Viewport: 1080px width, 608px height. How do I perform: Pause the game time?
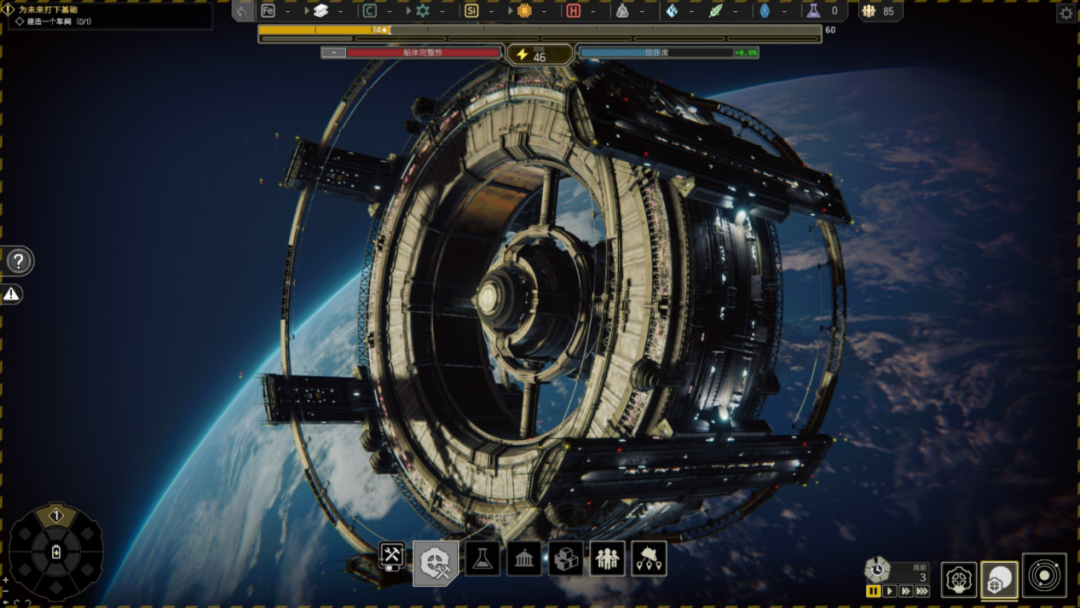pyautogui.click(x=873, y=592)
